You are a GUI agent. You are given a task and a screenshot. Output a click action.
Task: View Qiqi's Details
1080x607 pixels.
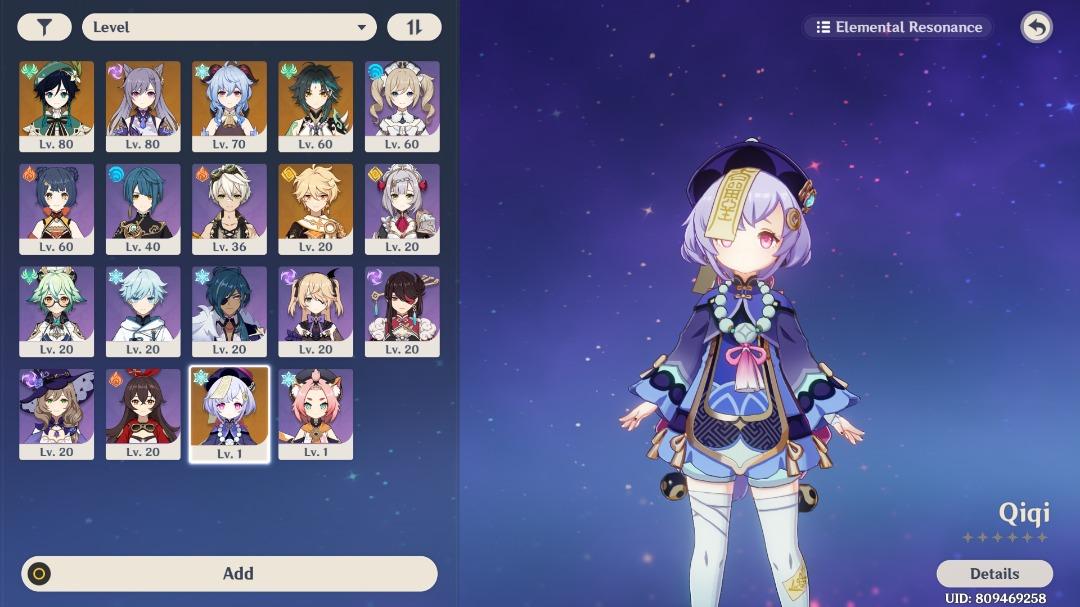tap(994, 573)
